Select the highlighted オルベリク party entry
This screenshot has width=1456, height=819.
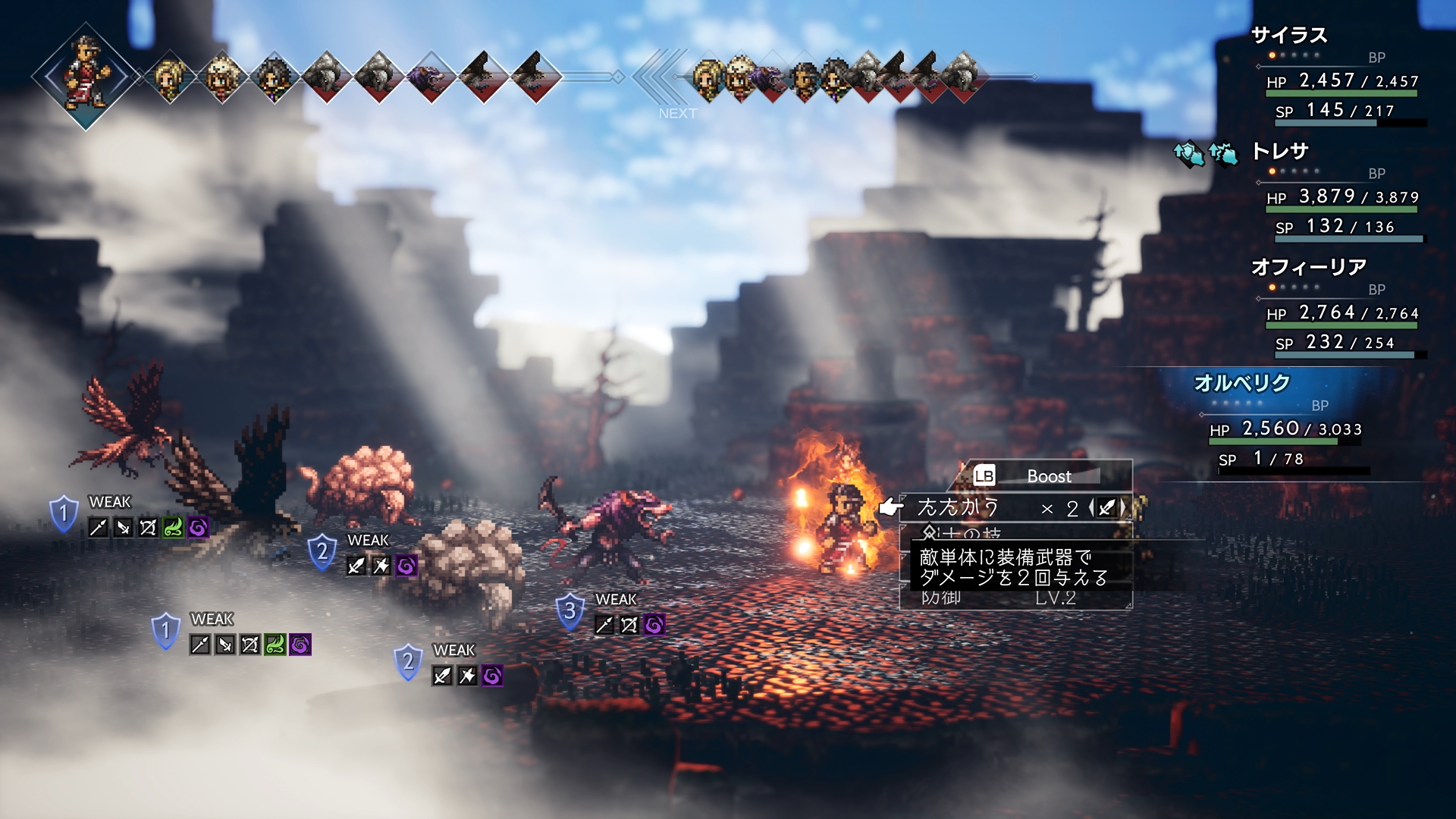click(1241, 384)
